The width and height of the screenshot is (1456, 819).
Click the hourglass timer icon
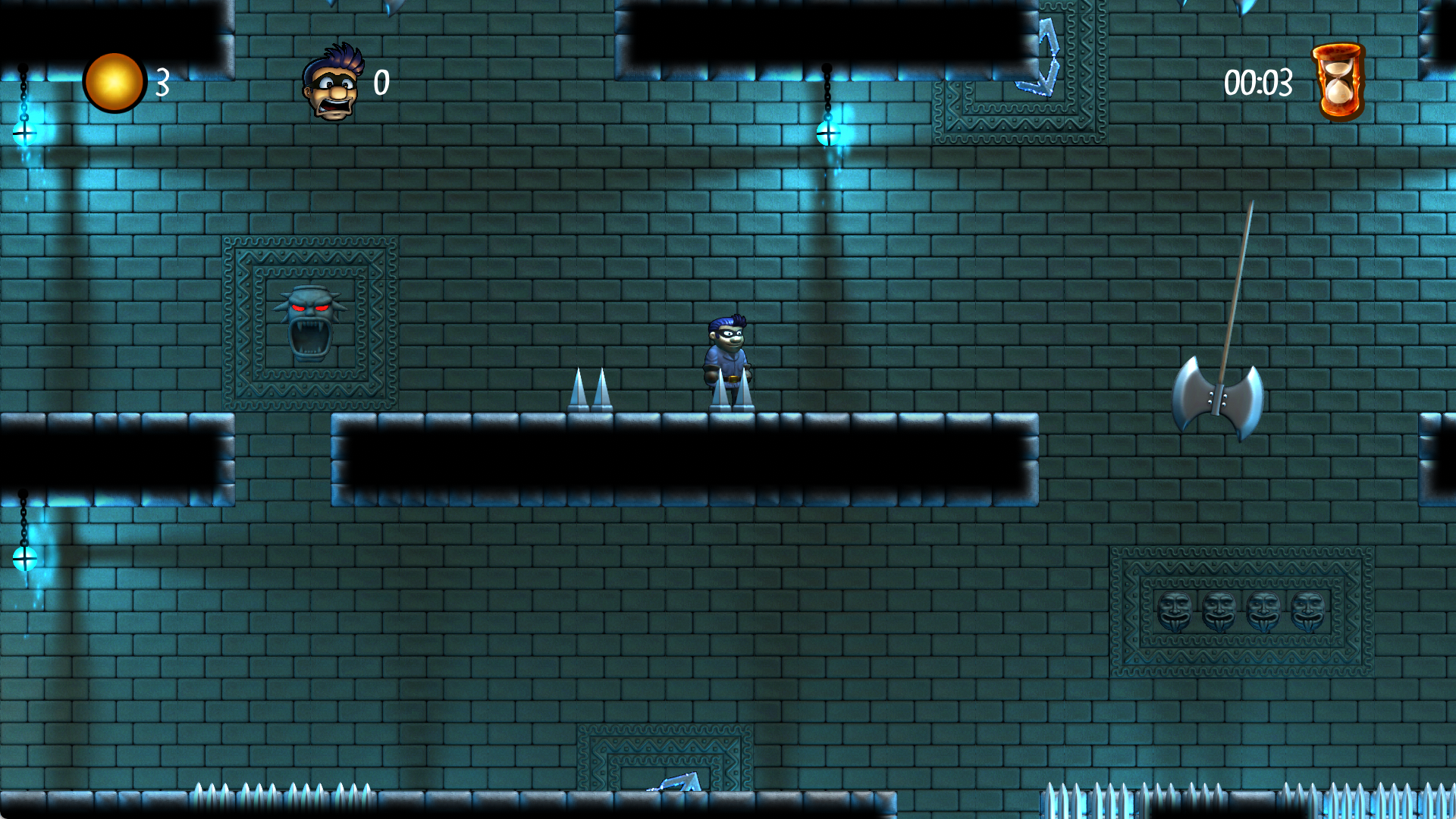point(1338,82)
